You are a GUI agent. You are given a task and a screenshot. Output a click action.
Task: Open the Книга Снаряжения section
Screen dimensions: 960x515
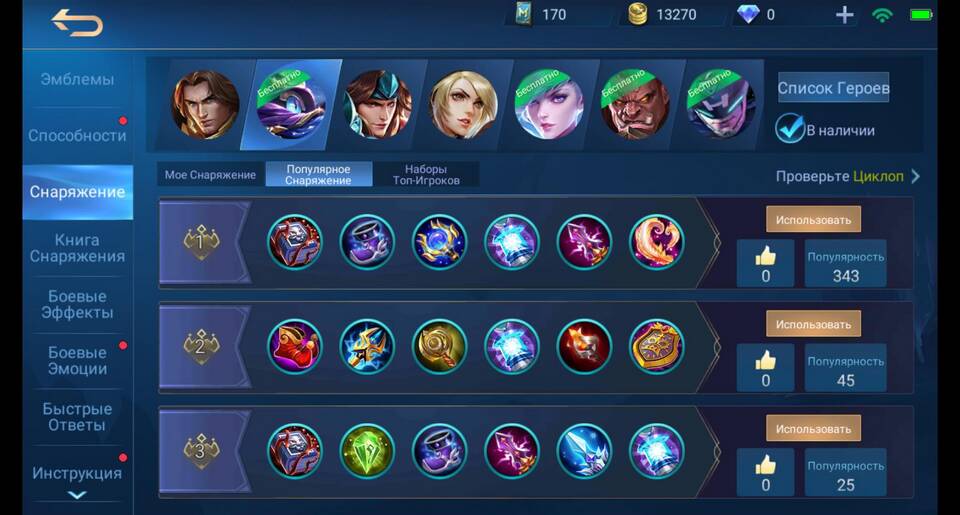[x=77, y=248]
